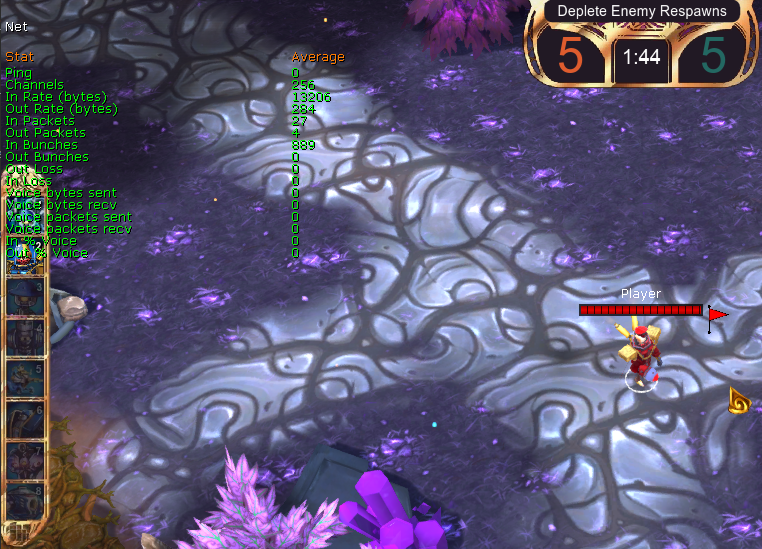Choose unit slot number 5
Viewport: 762px width, 549px height.
tap(25, 379)
